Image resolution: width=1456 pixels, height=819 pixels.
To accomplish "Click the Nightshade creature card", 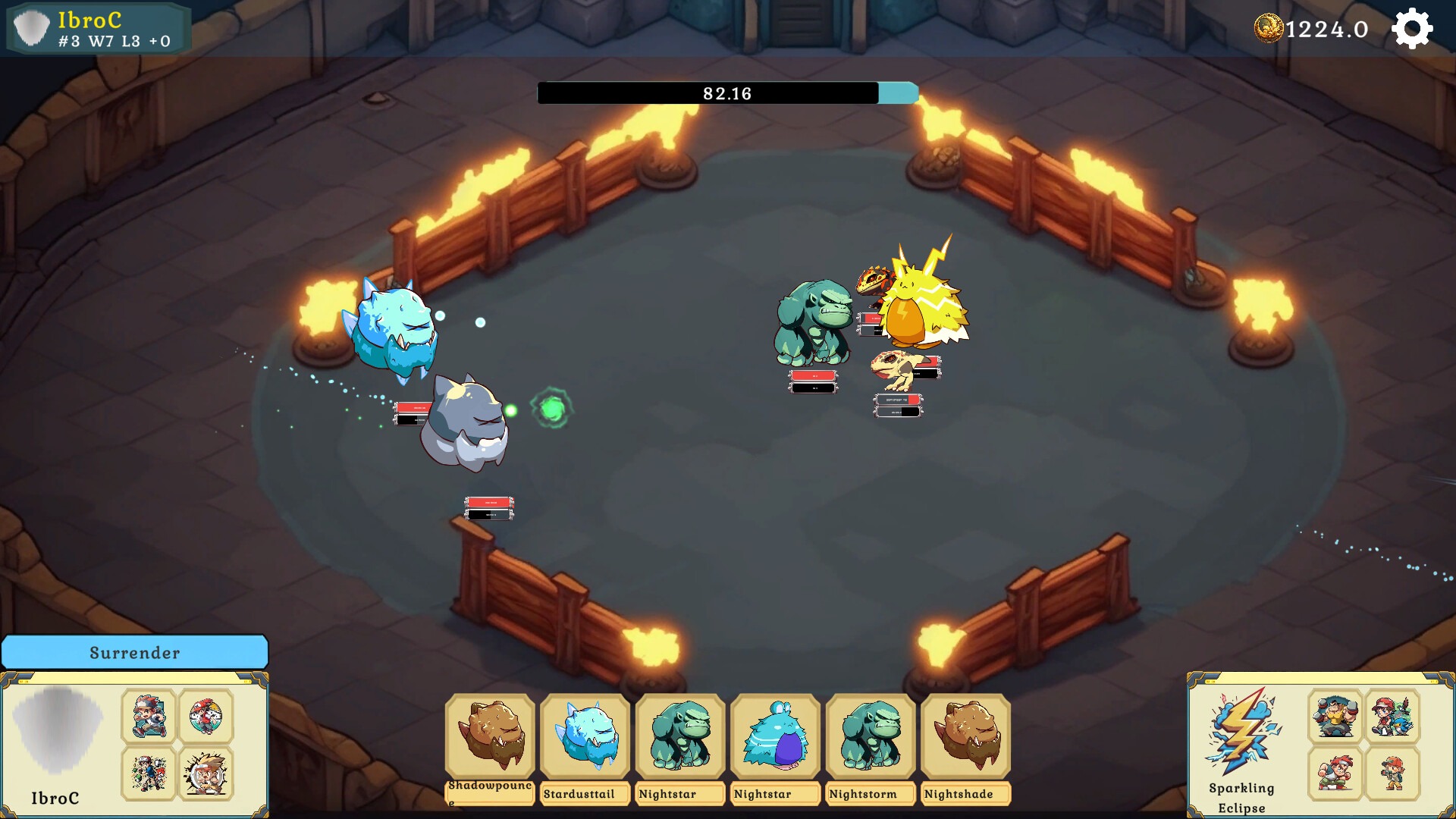I will (965, 736).
